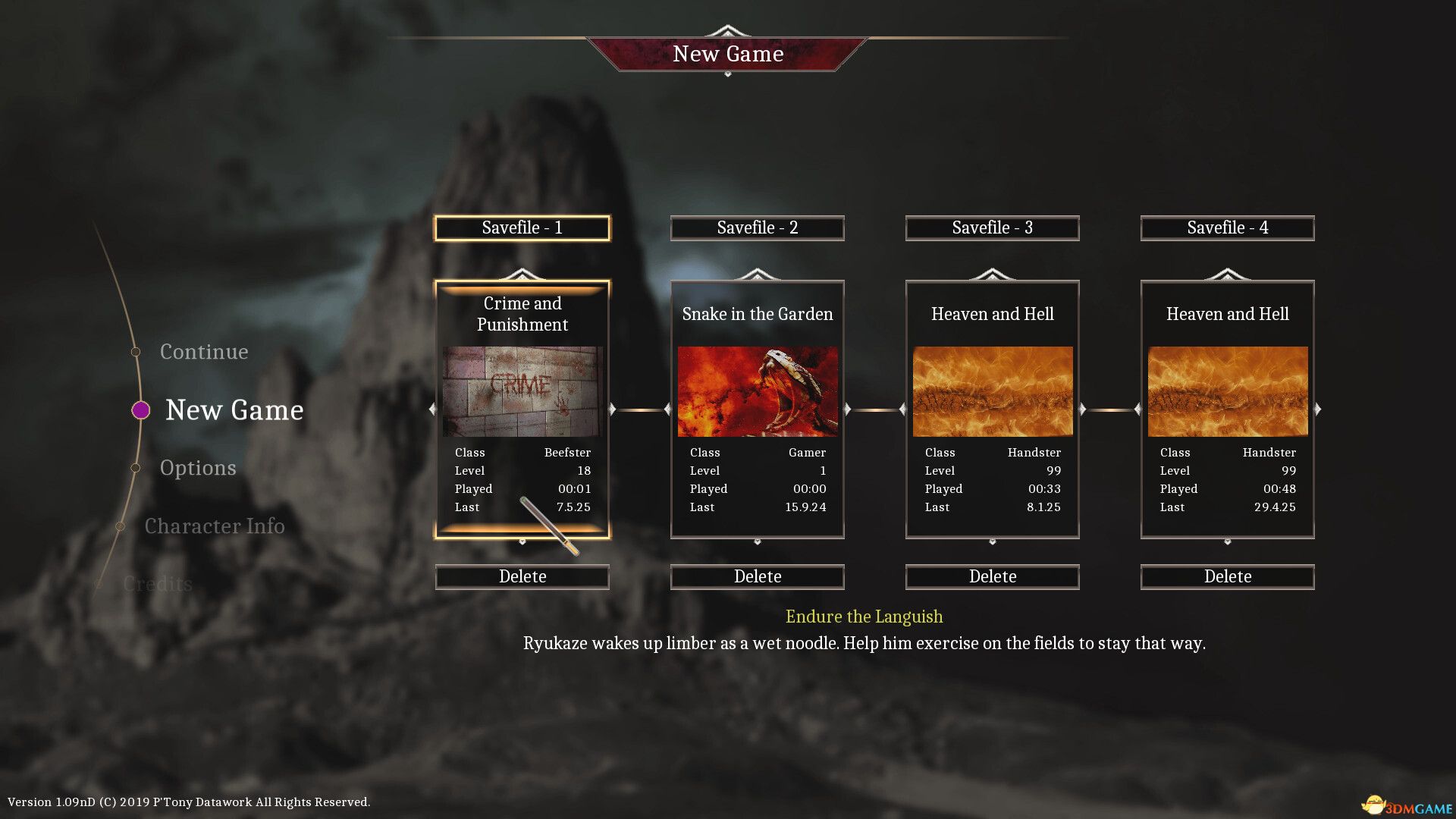Click the quill pen icon on Savefile 1 card
1456x819 pixels.
[548, 523]
